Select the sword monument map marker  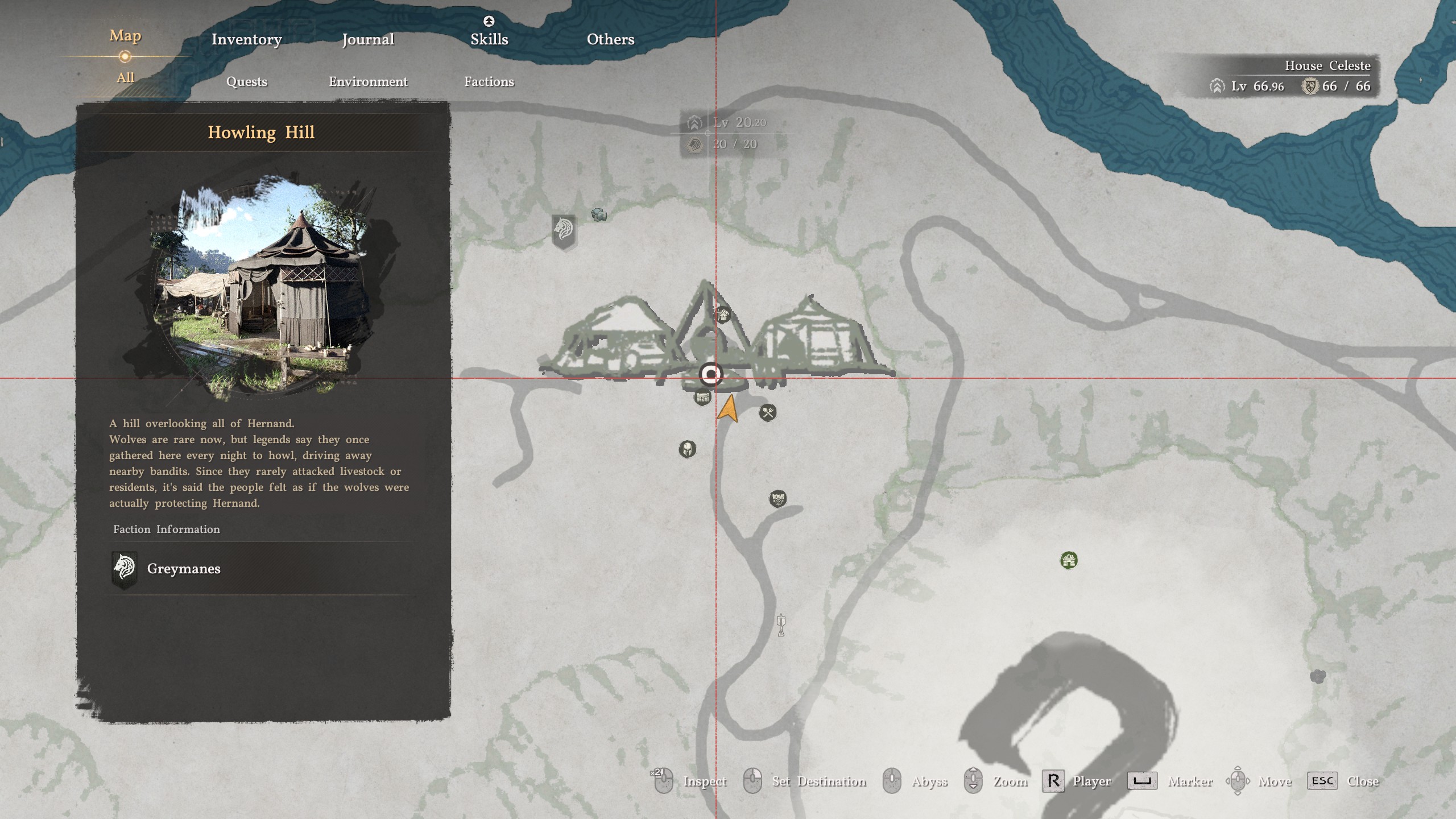pyautogui.click(x=781, y=625)
